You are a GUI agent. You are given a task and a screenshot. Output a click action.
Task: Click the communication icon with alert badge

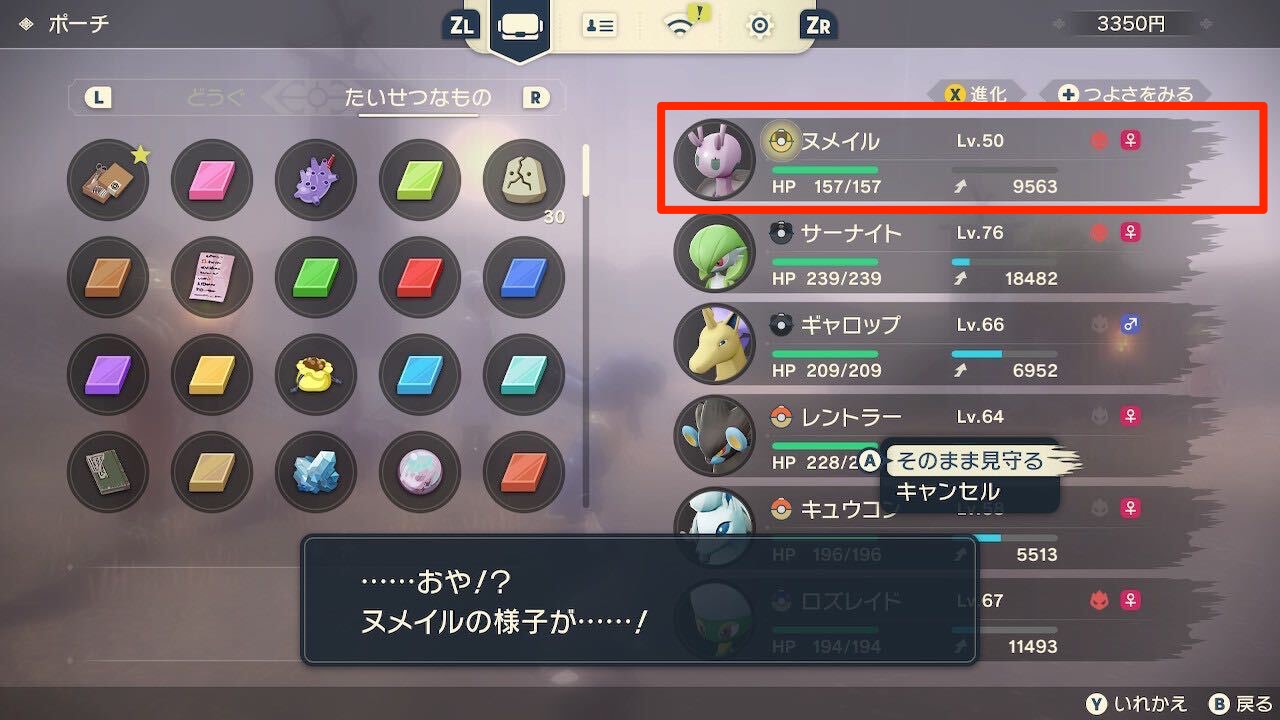click(678, 27)
